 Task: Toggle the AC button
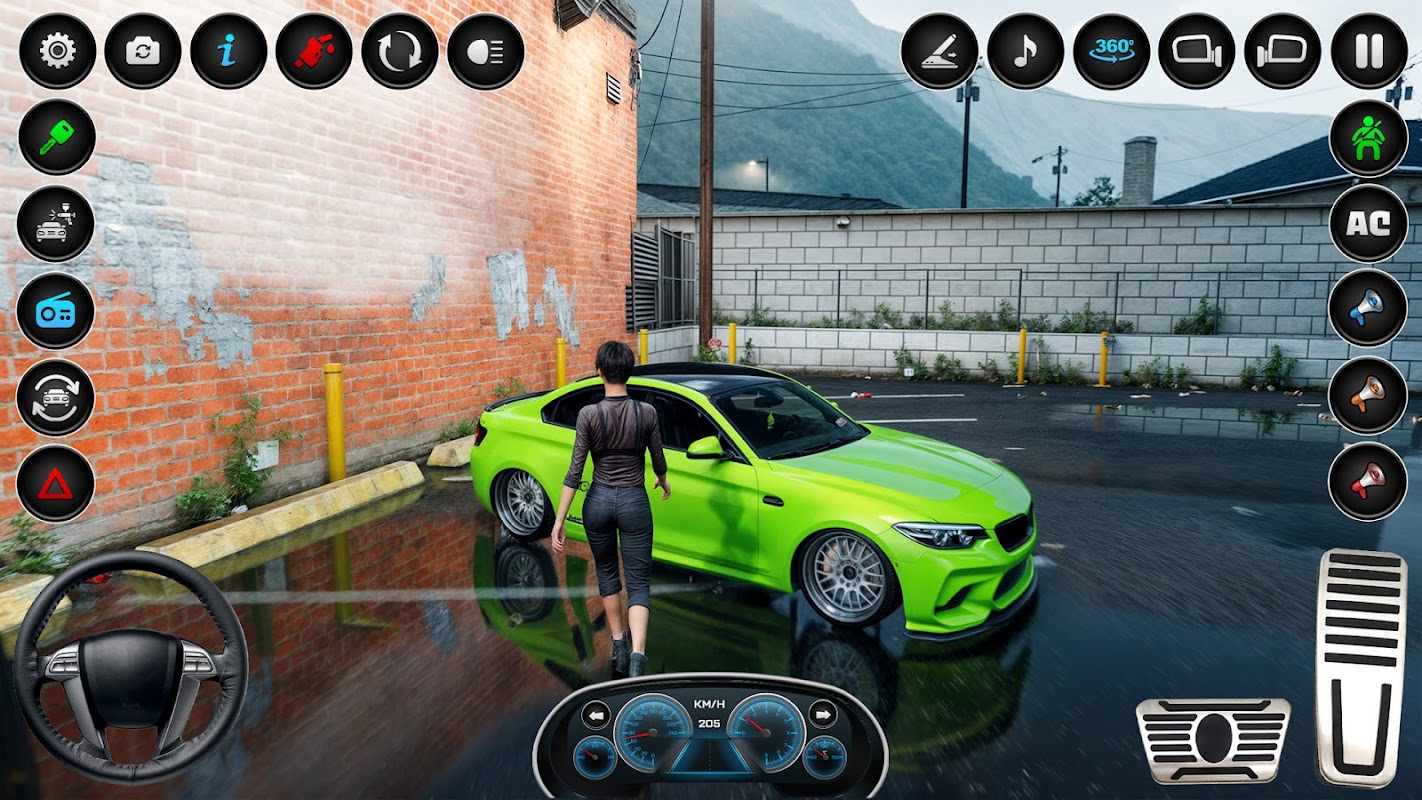pos(1368,223)
